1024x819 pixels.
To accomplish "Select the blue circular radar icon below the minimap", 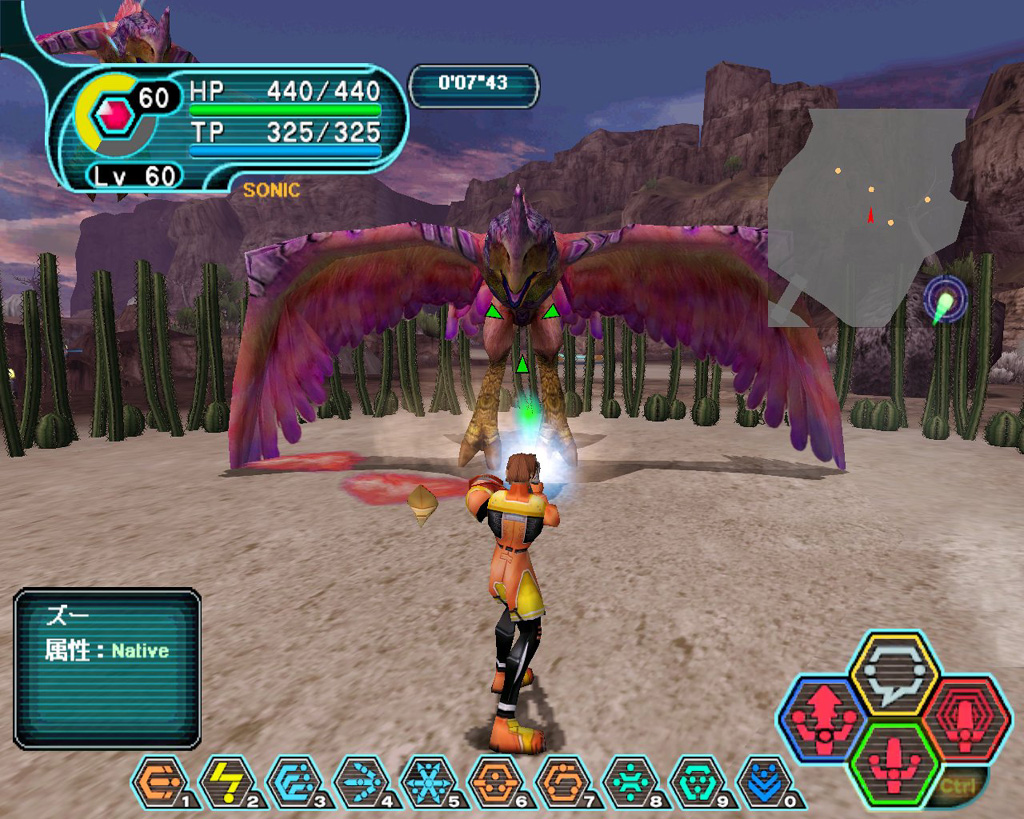I will tap(945, 300).
